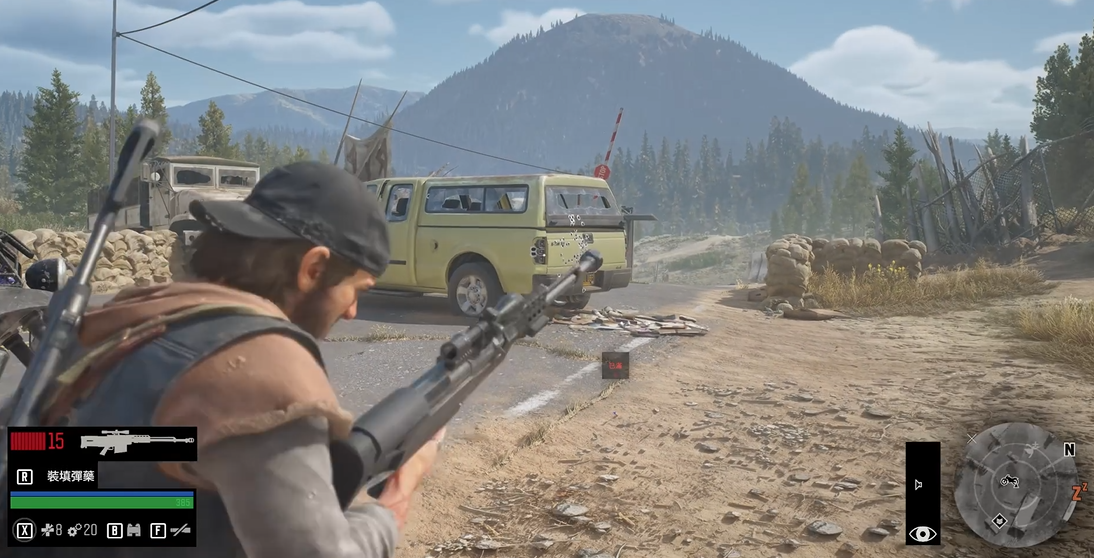Select the diamond wolf marker on minimap
Viewport: 1094px width, 558px height.
pyautogui.click(x=998, y=520)
